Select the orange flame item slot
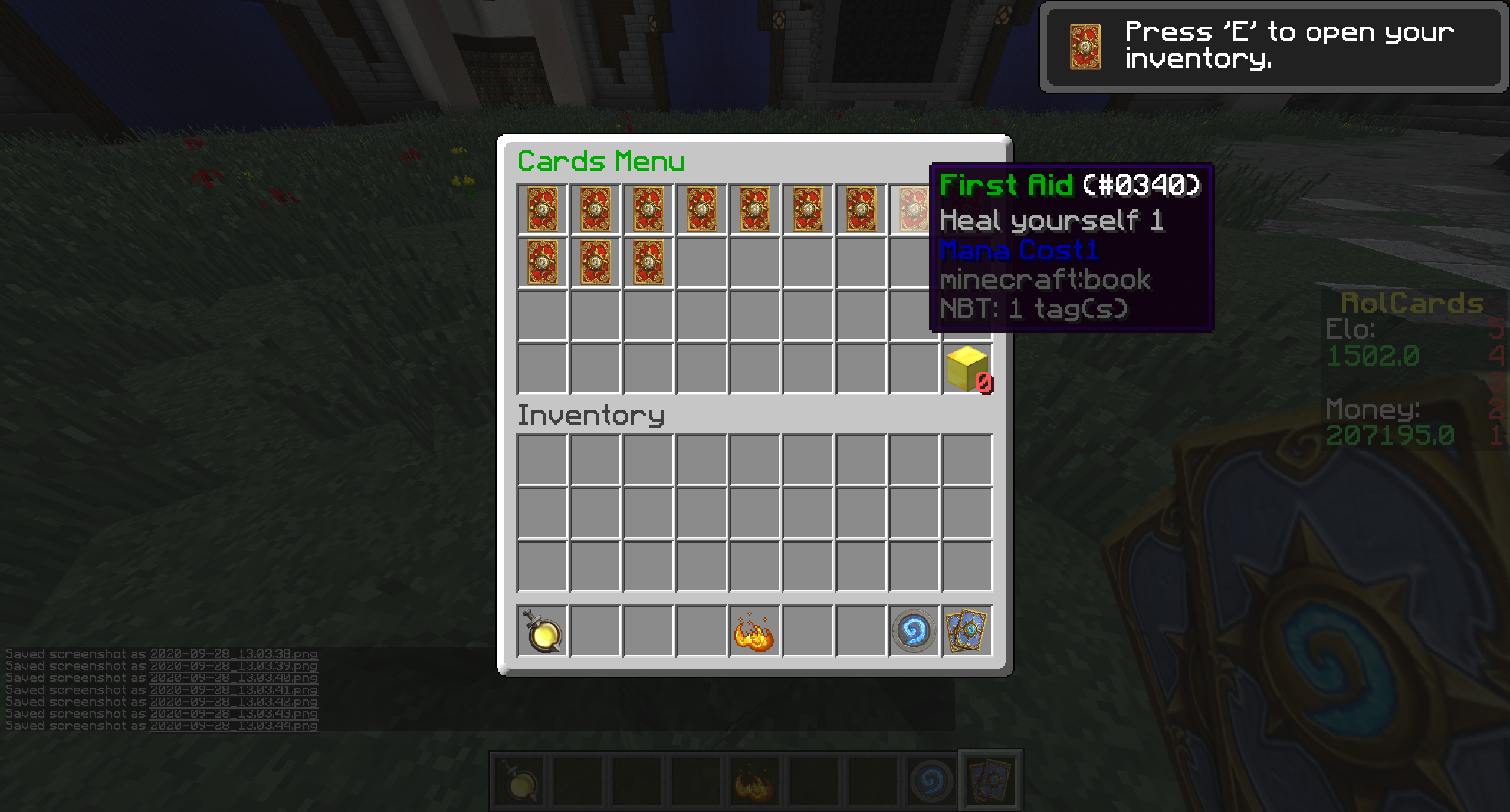 tap(754, 632)
